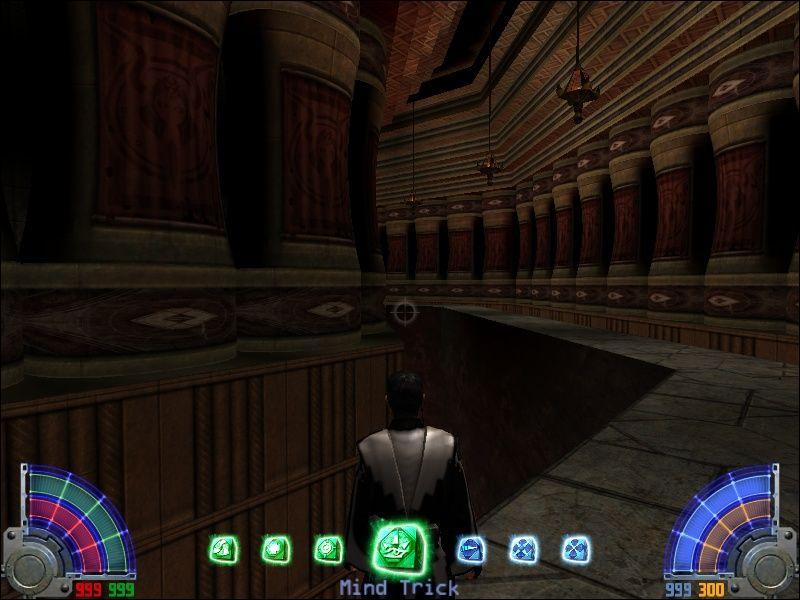
Task: Select the Force Protect power icon
Action: coord(273,548)
